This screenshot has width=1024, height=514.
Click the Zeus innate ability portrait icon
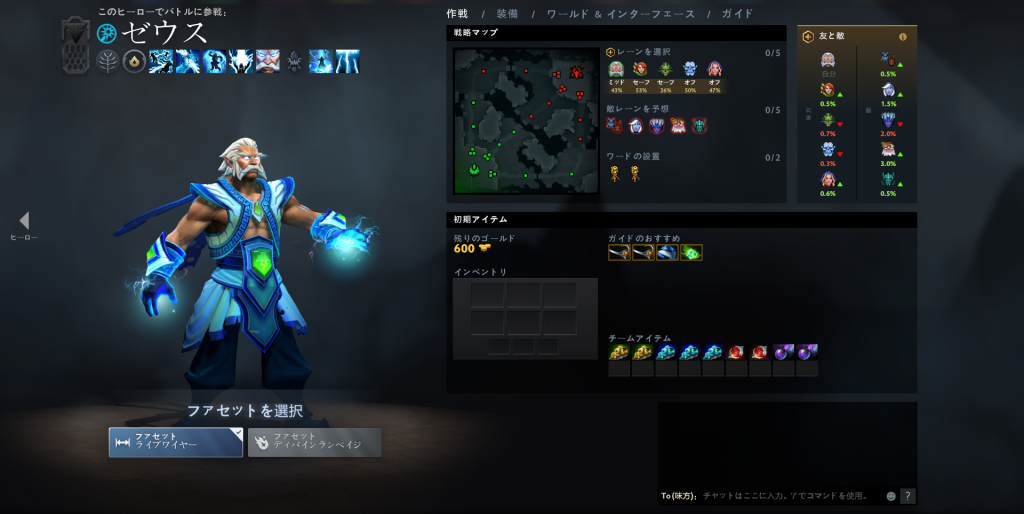click(267, 61)
